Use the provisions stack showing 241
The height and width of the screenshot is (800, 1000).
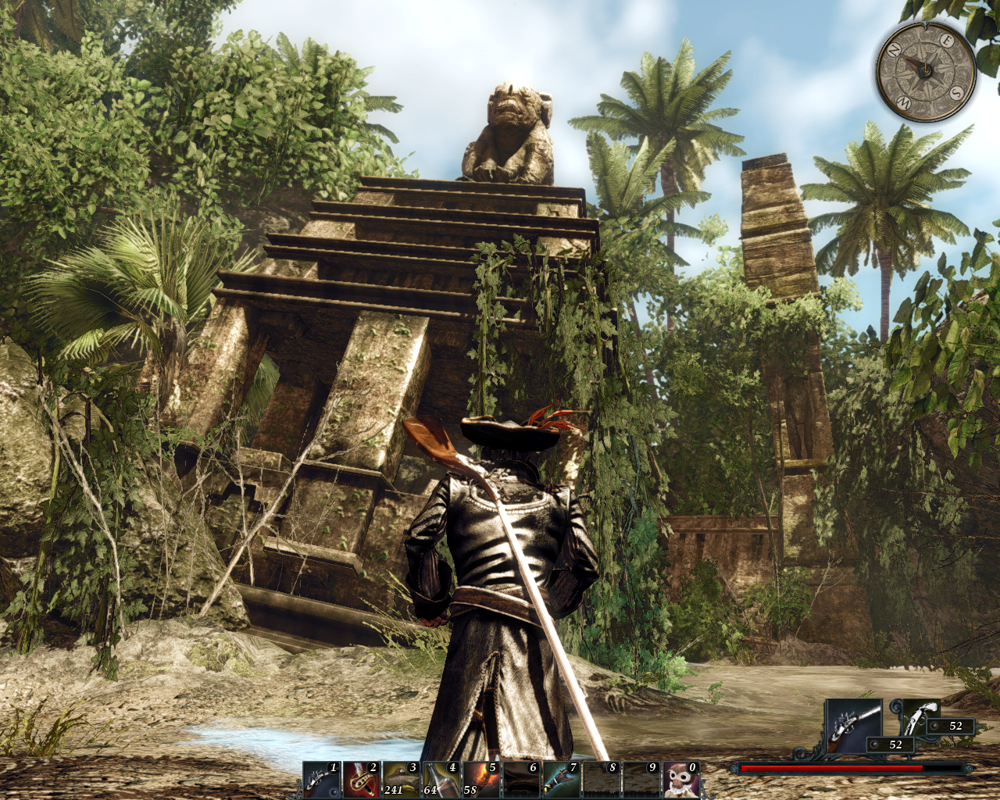coord(401,780)
